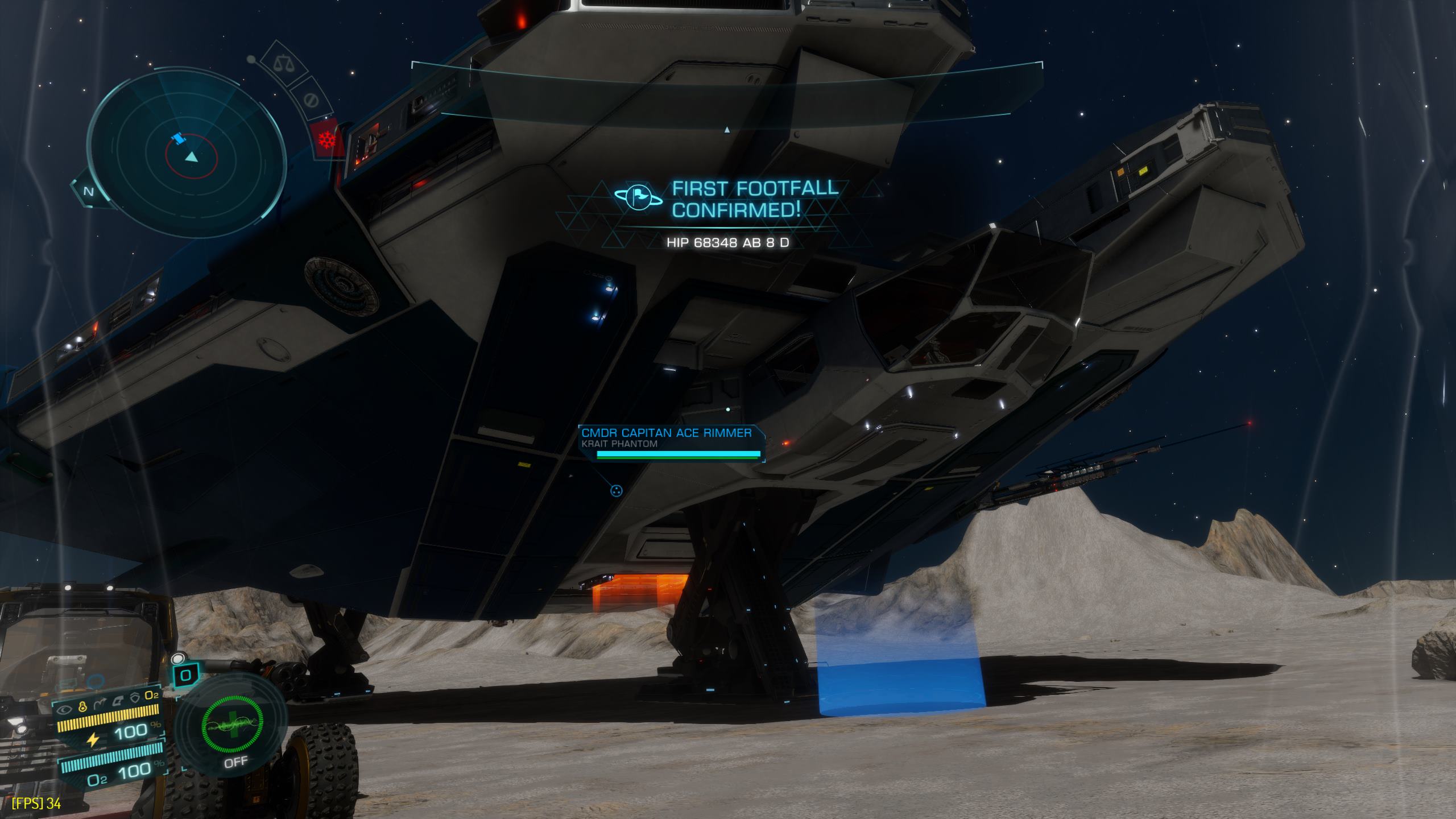Click the scales legal status icon
This screenshot has height=819, width=1456.
click(x=280, y=63)
